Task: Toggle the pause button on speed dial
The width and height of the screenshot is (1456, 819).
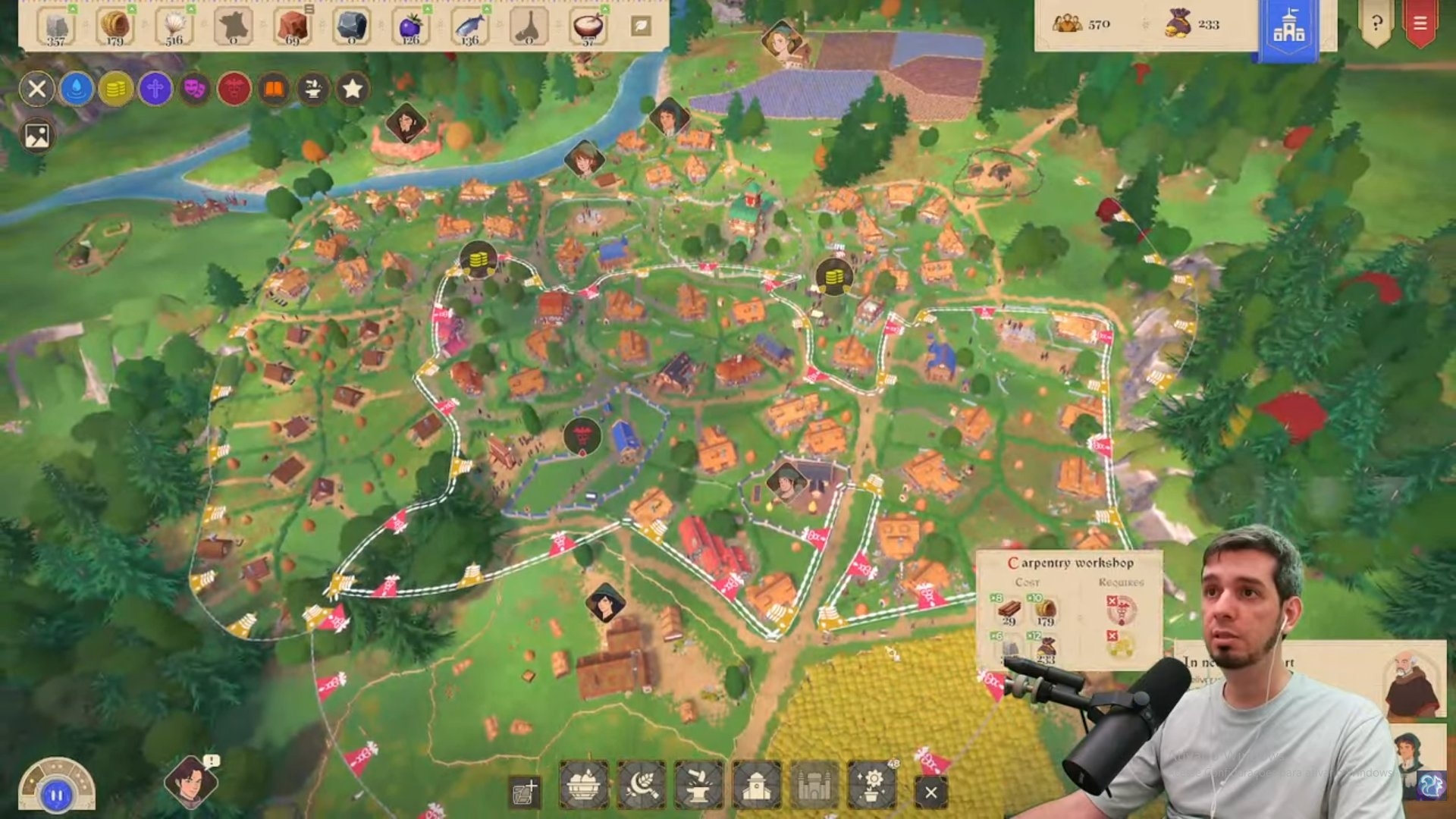Action: coord(56,795)
